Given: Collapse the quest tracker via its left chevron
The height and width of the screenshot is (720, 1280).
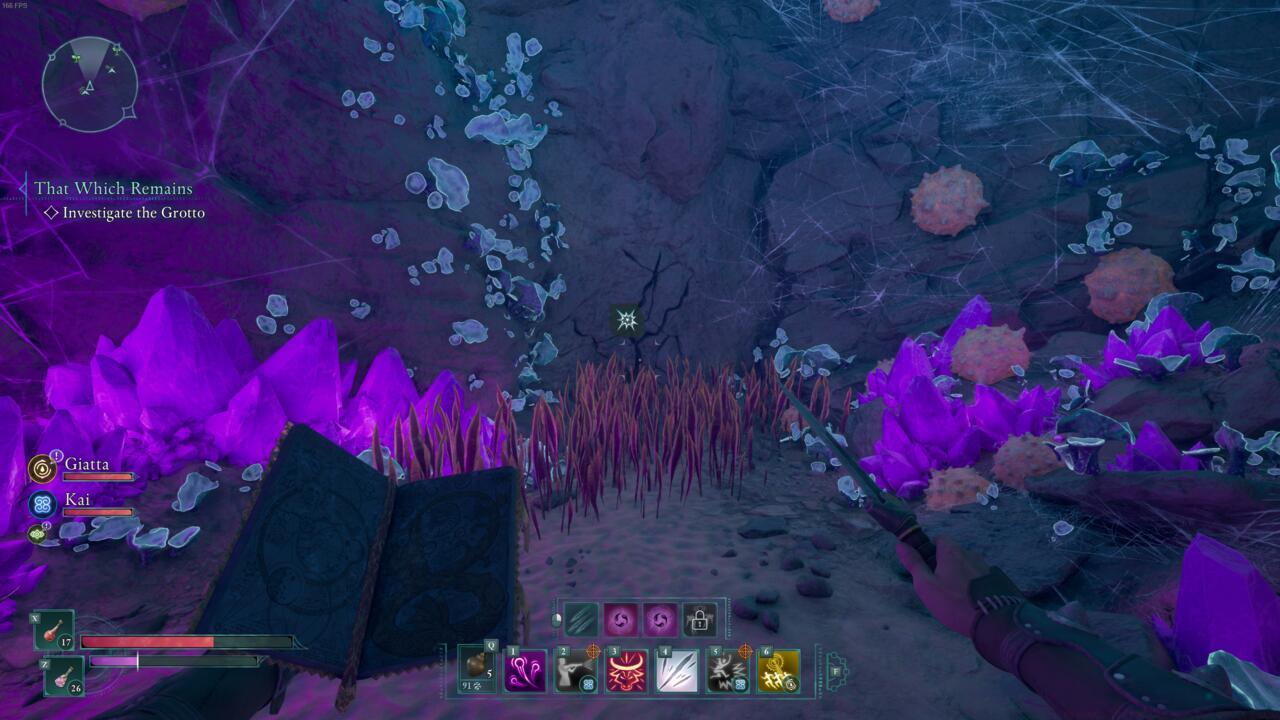Looking at the screenshot, I should pos(22,188).
